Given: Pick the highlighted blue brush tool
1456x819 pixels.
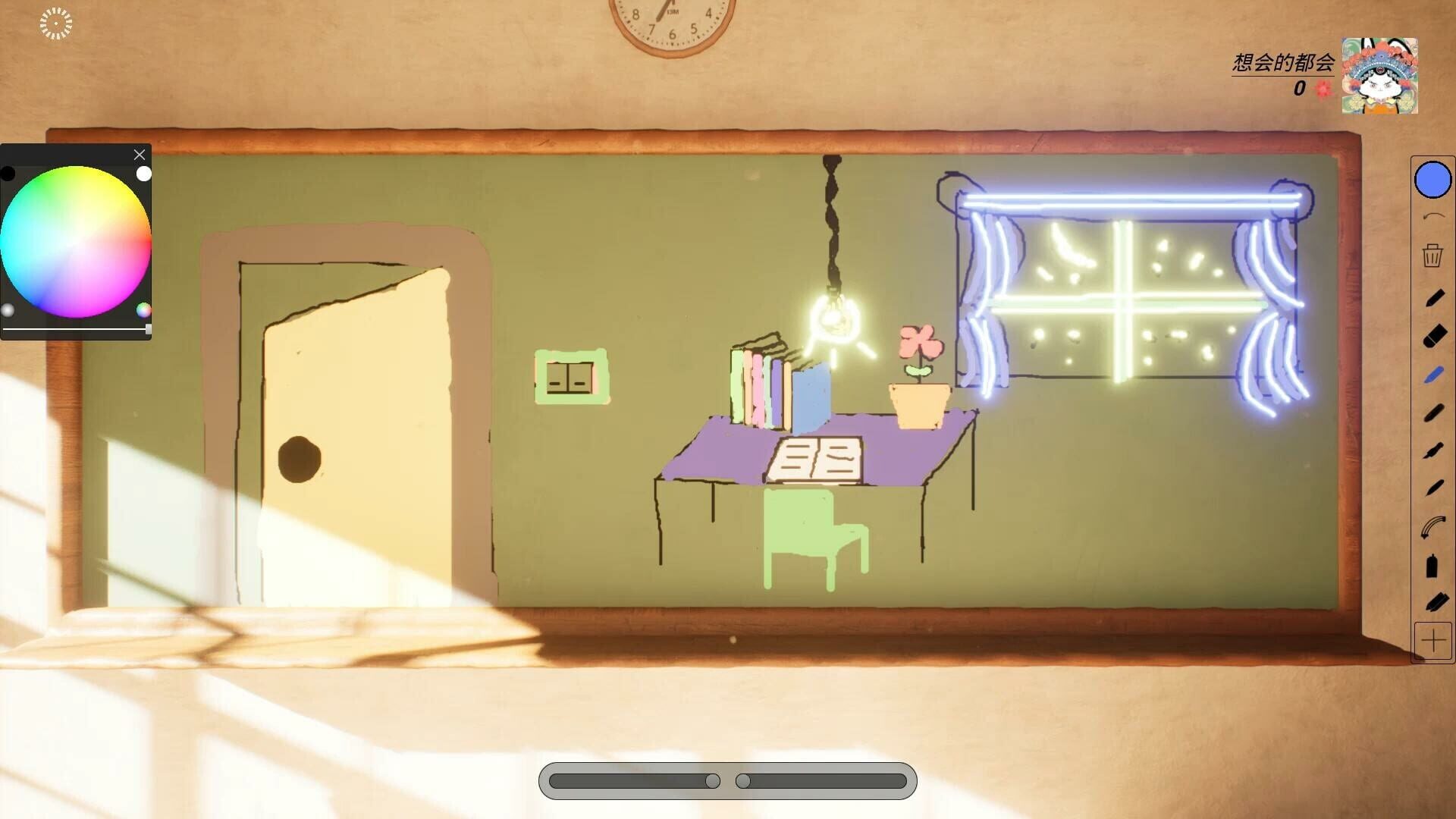Looking at the screenshot, I should tap(1432, 374).
